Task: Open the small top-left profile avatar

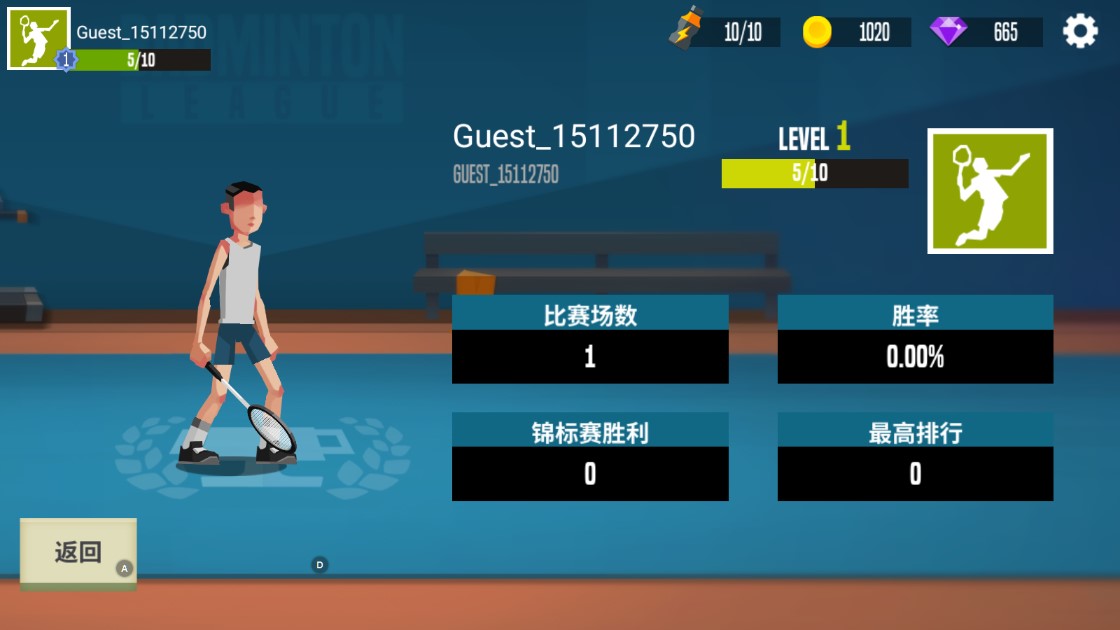Action: (x=39, y=39)
